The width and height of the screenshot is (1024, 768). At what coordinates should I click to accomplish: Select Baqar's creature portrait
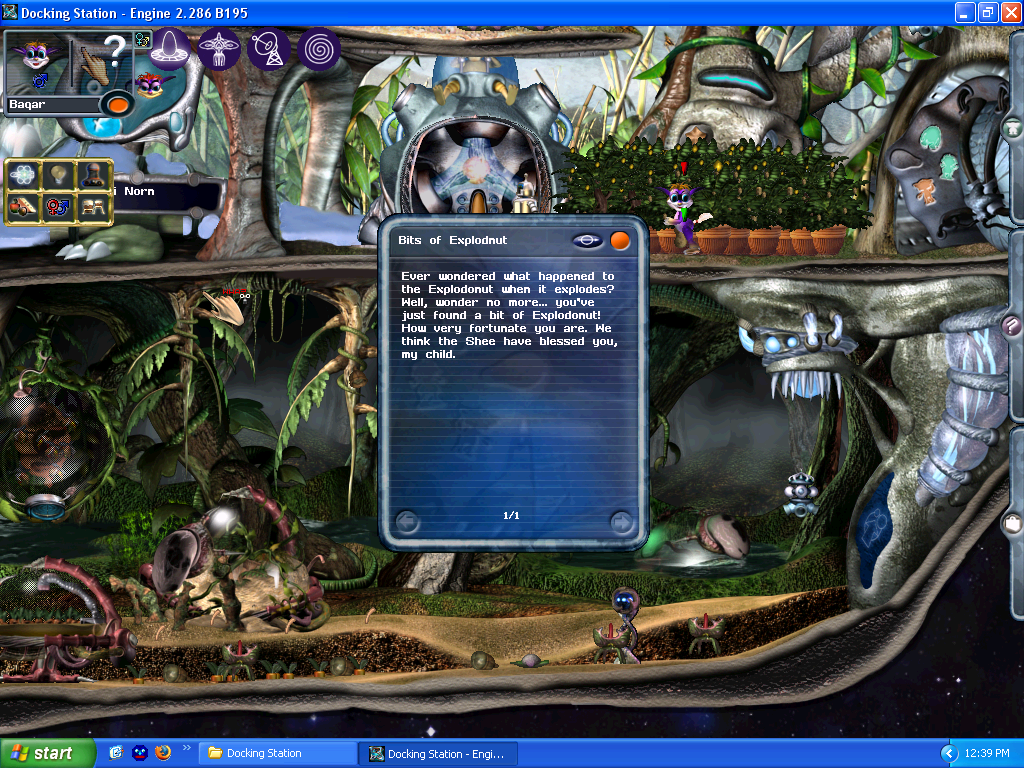click(x=36, y=60)
